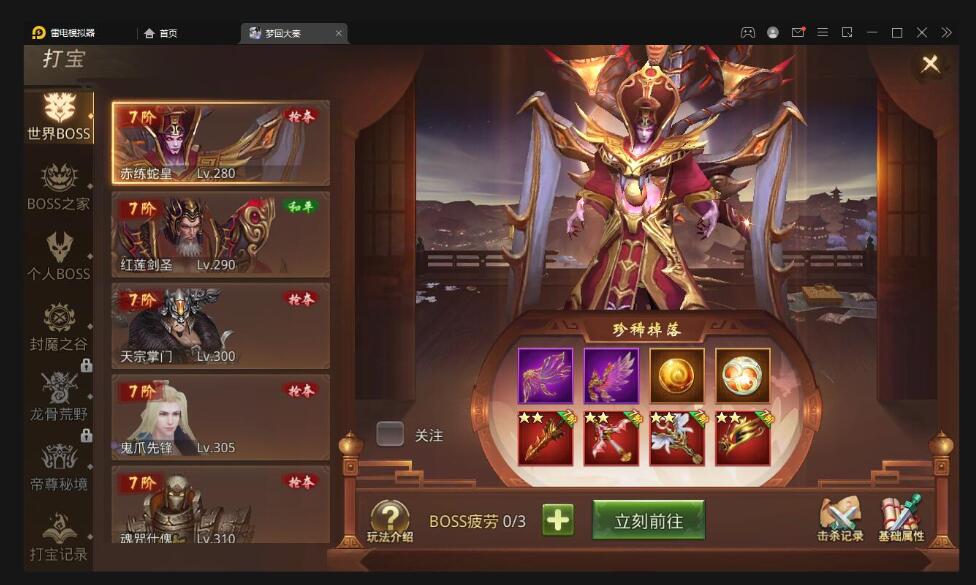
Task: Select the 个人BOSS tab
Action: point(58,256)
